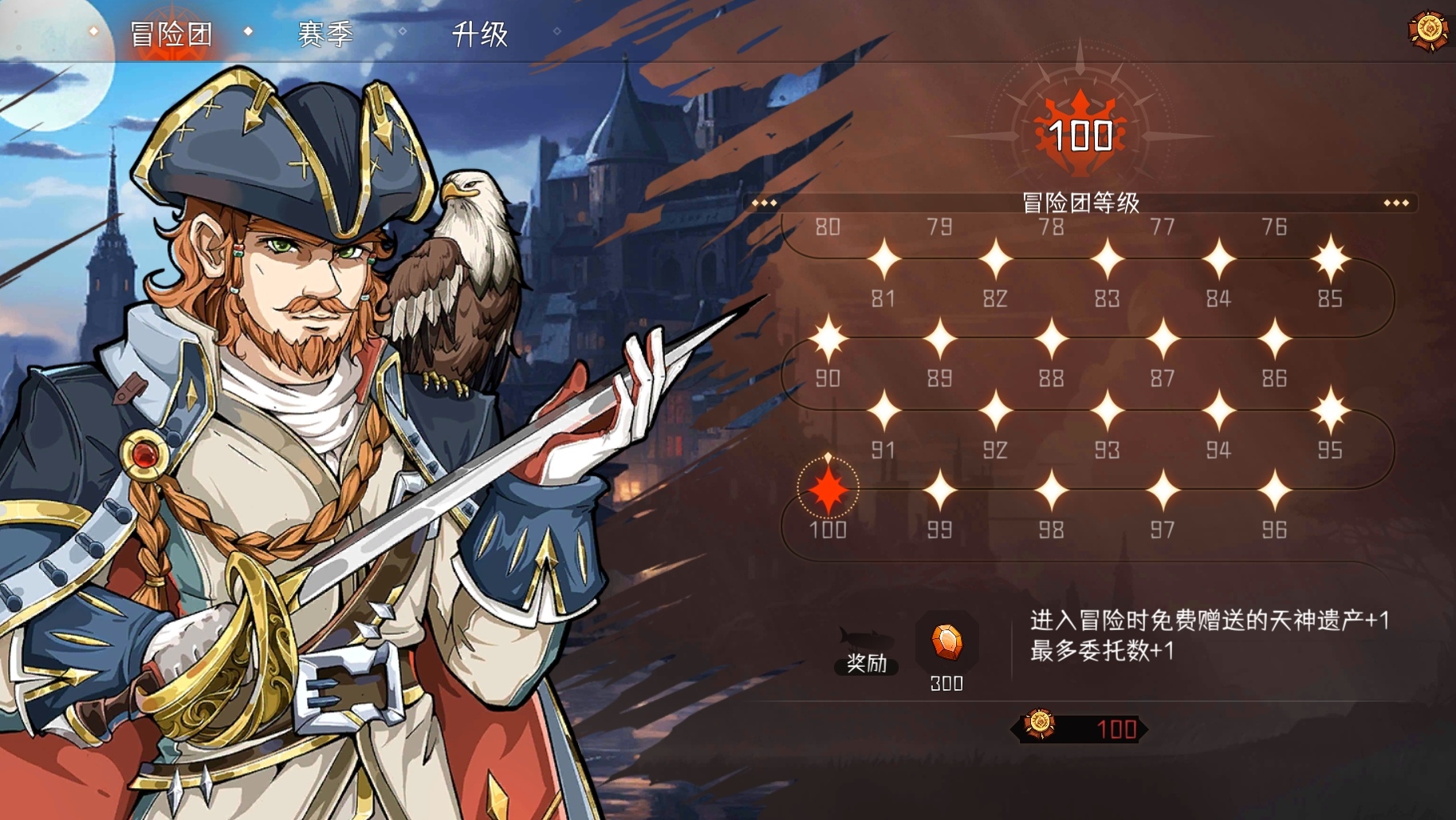Image resolution: width=1456 pixels, height=820 pixels.
Task: Switch to the 冒险团 tab
Action: click(x=171, y=34)
